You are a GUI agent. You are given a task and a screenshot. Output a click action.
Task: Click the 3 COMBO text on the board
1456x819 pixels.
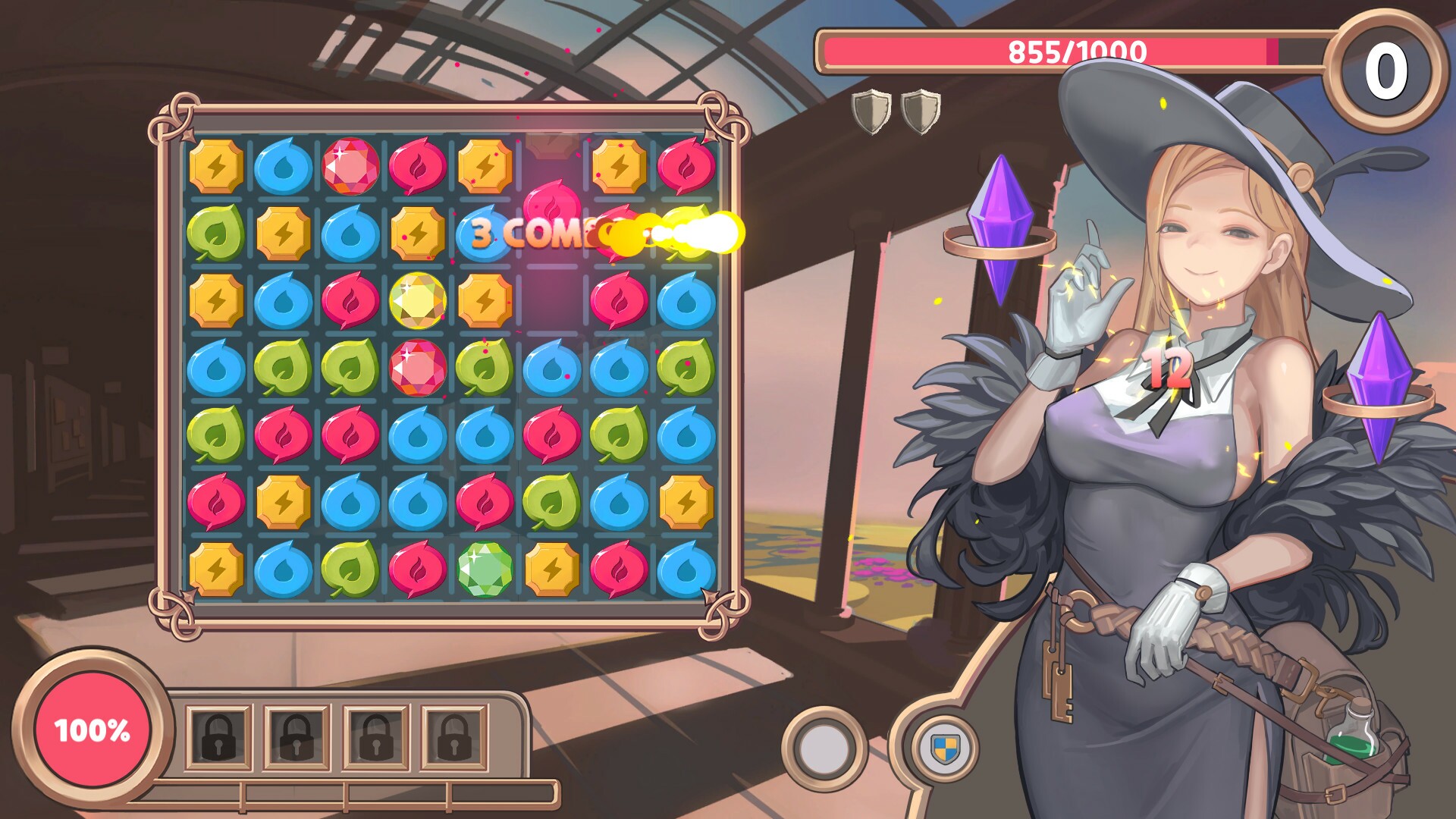pyautogui.click(x=531, y=231)
